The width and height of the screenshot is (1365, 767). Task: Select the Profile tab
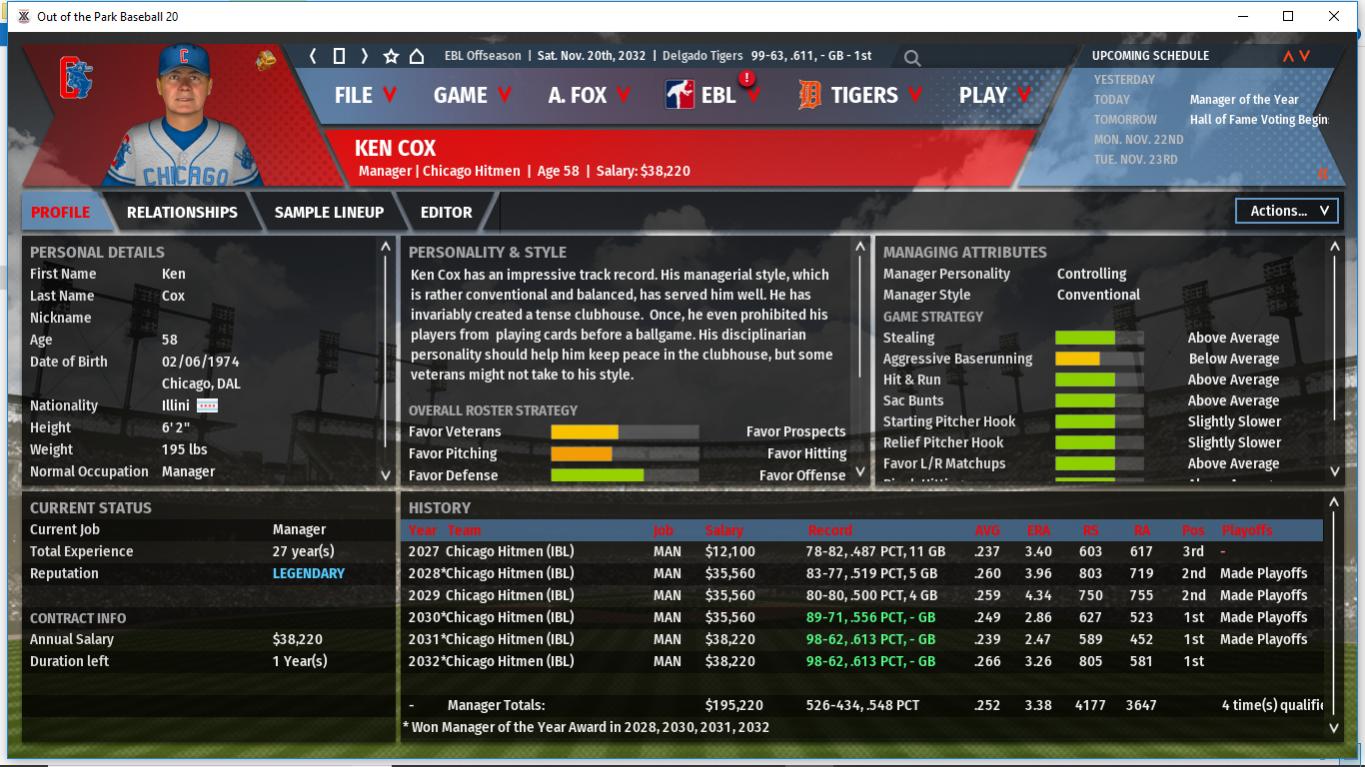pyautogui.click(x=60, y=212)
